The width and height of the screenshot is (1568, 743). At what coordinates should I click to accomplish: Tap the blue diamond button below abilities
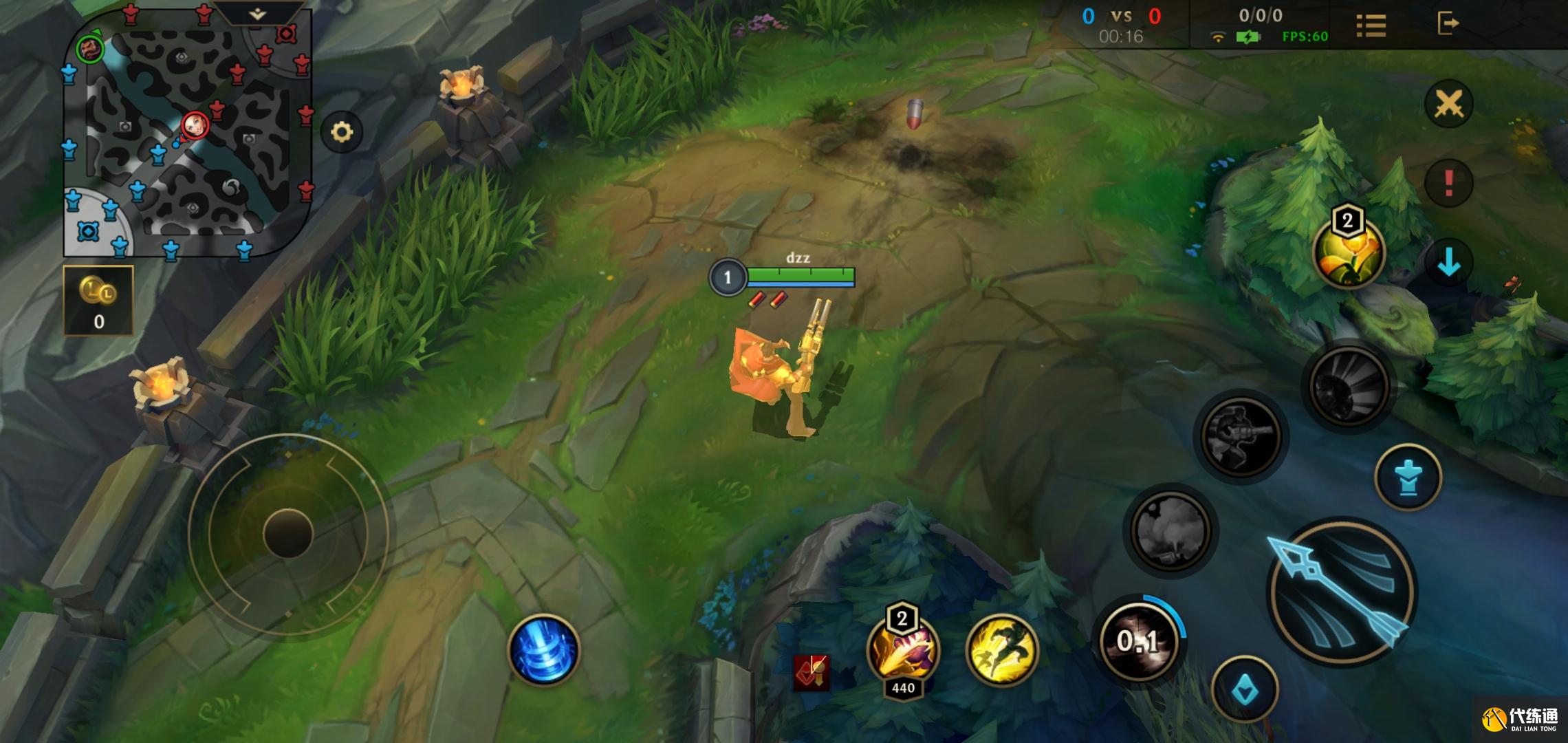pyautogui.click(x=1245, y=690)
